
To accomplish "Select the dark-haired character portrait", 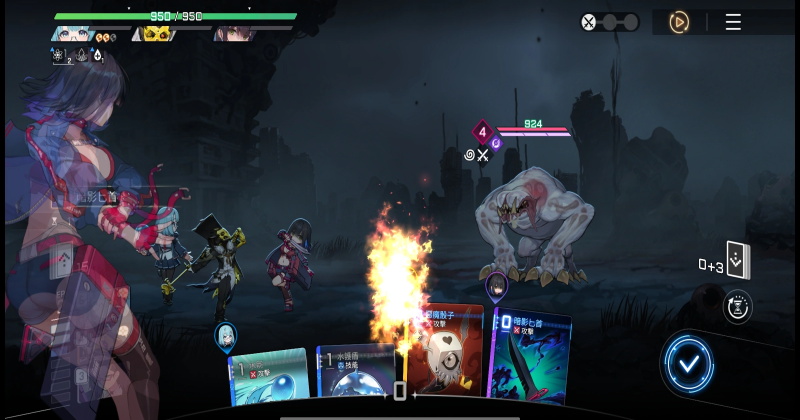I will pyautogui.click(x=236, y=34).
